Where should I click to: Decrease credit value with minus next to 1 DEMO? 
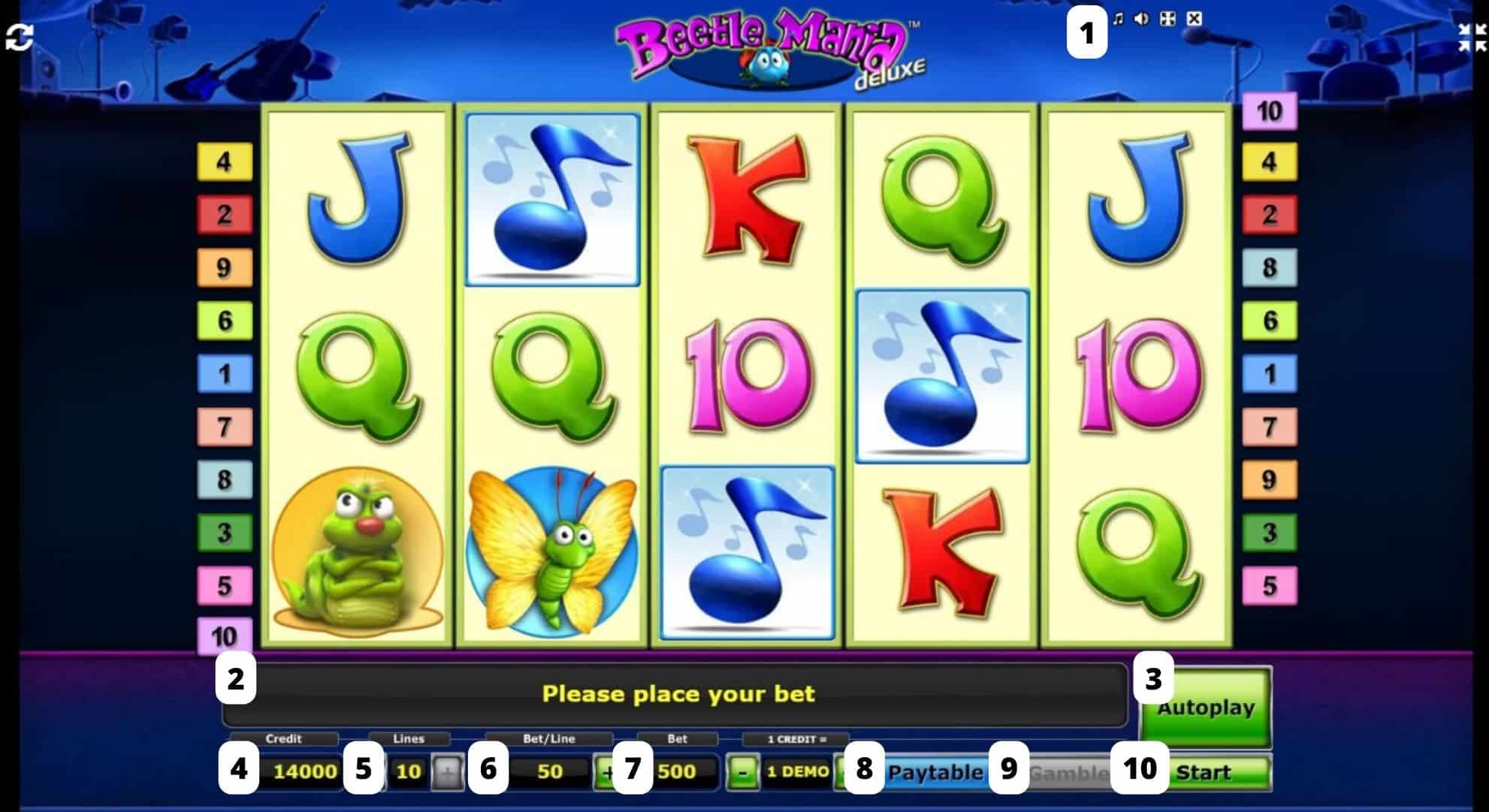744,772
